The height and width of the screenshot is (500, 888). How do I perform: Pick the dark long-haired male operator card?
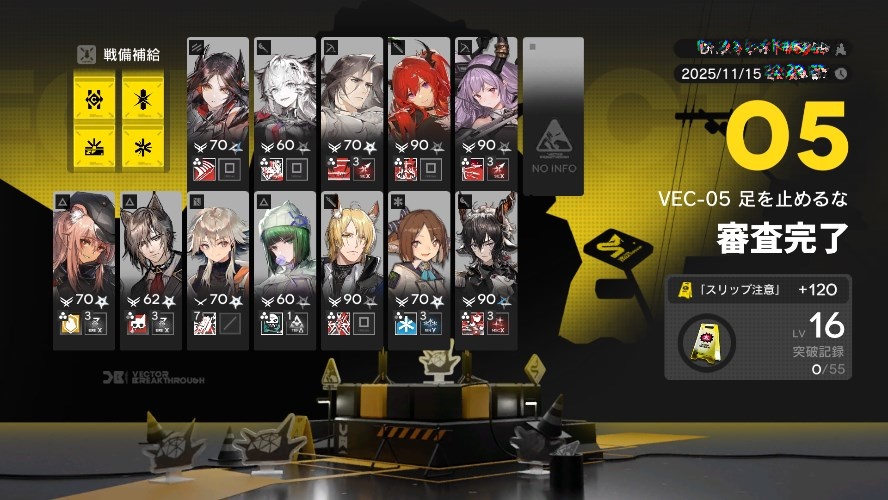(x=352, y=110)
